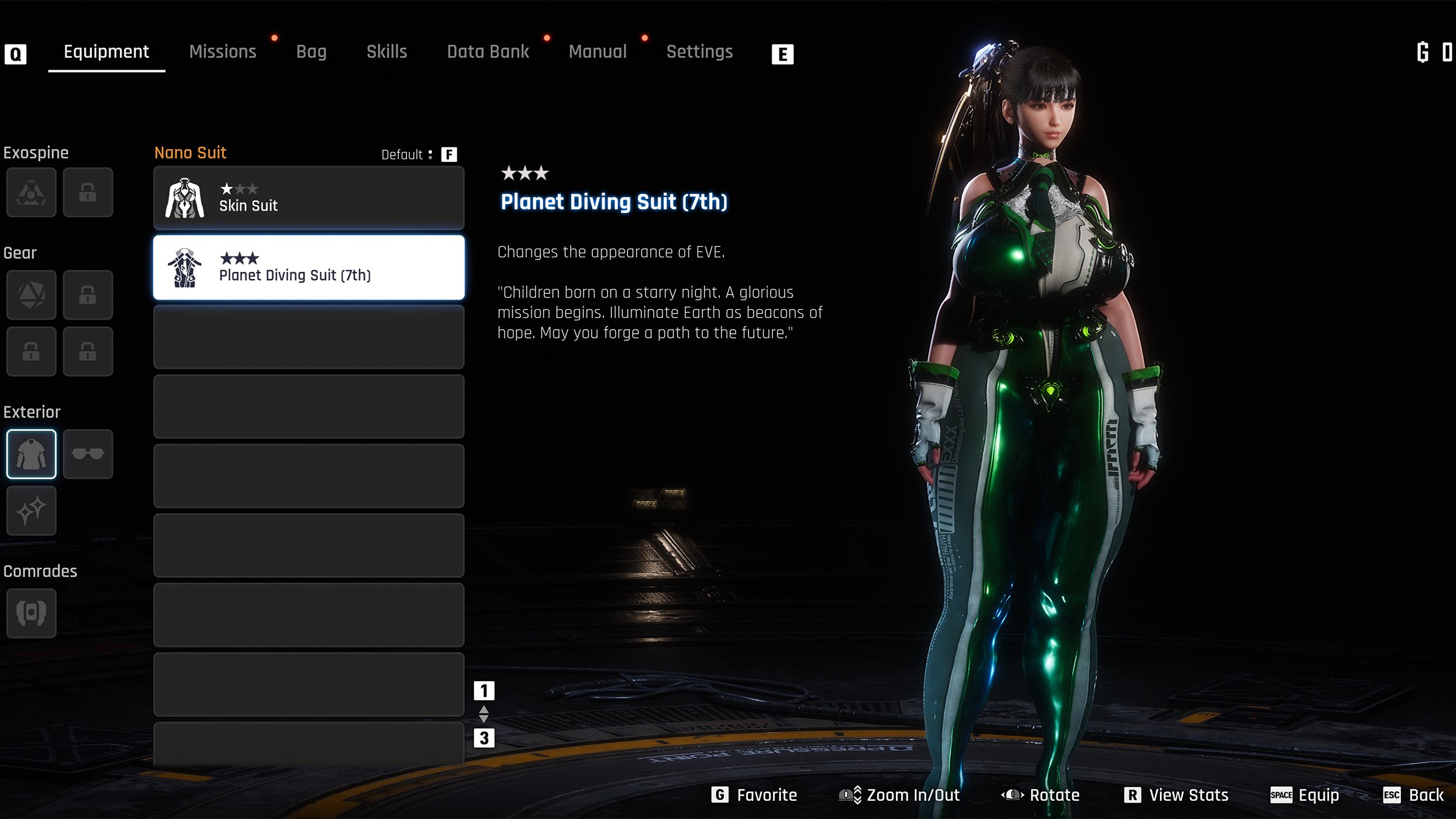Image resolution: width=1456 pixels, height=819 pixels.
Task: Go Back from the equipment screen
Action: point(1414,795)
